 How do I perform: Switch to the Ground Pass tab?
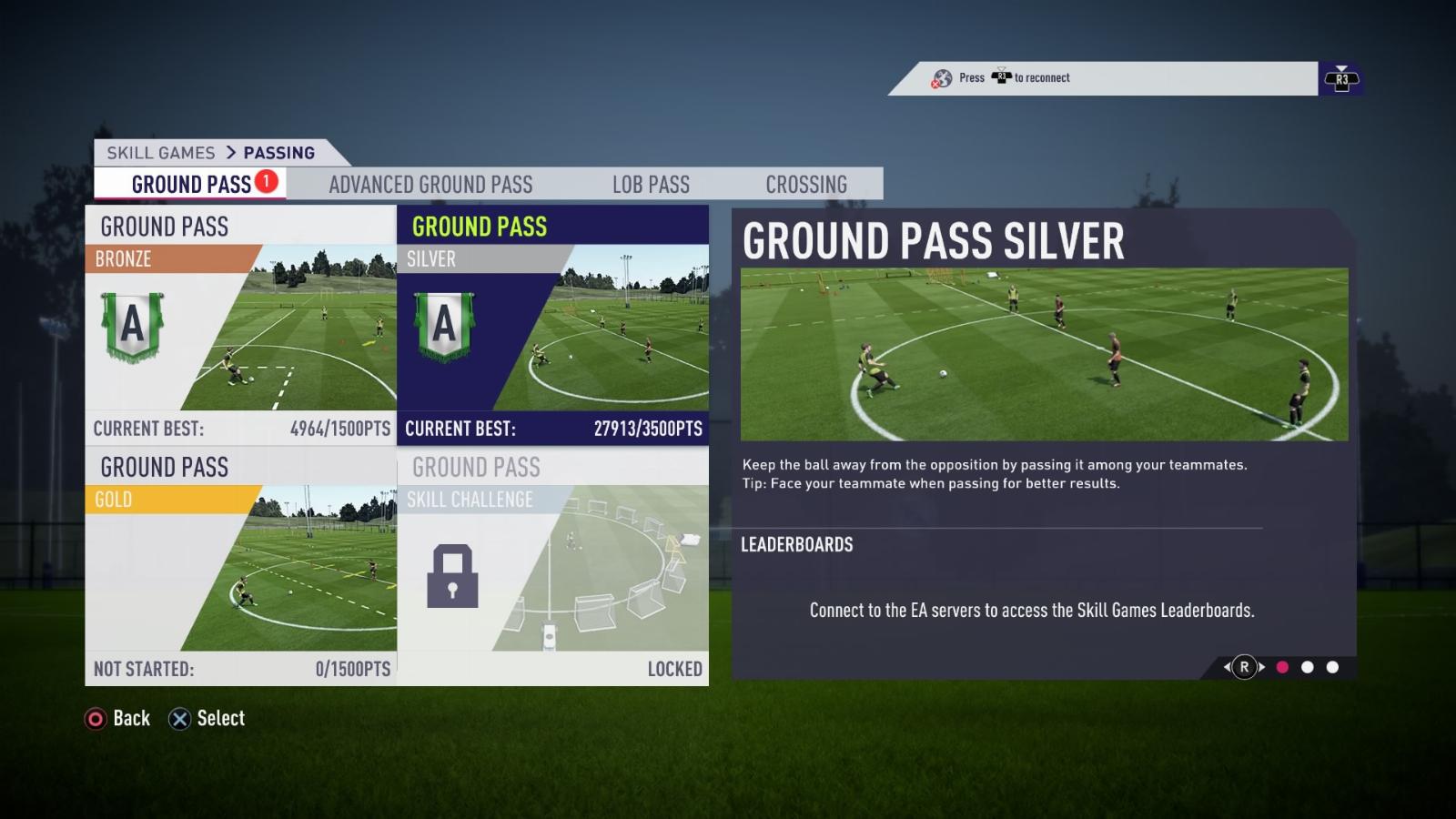pyautogui.click(x=191, y=184)
